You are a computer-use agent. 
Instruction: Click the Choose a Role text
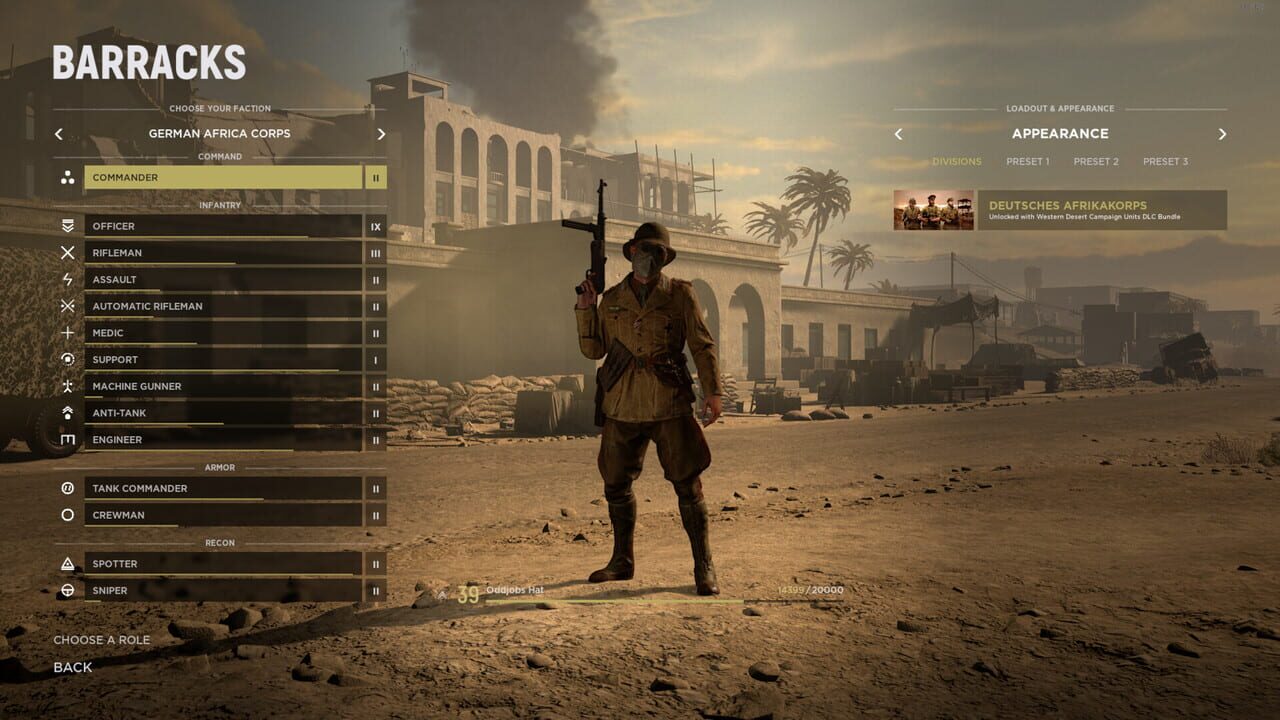click(101, 639)
